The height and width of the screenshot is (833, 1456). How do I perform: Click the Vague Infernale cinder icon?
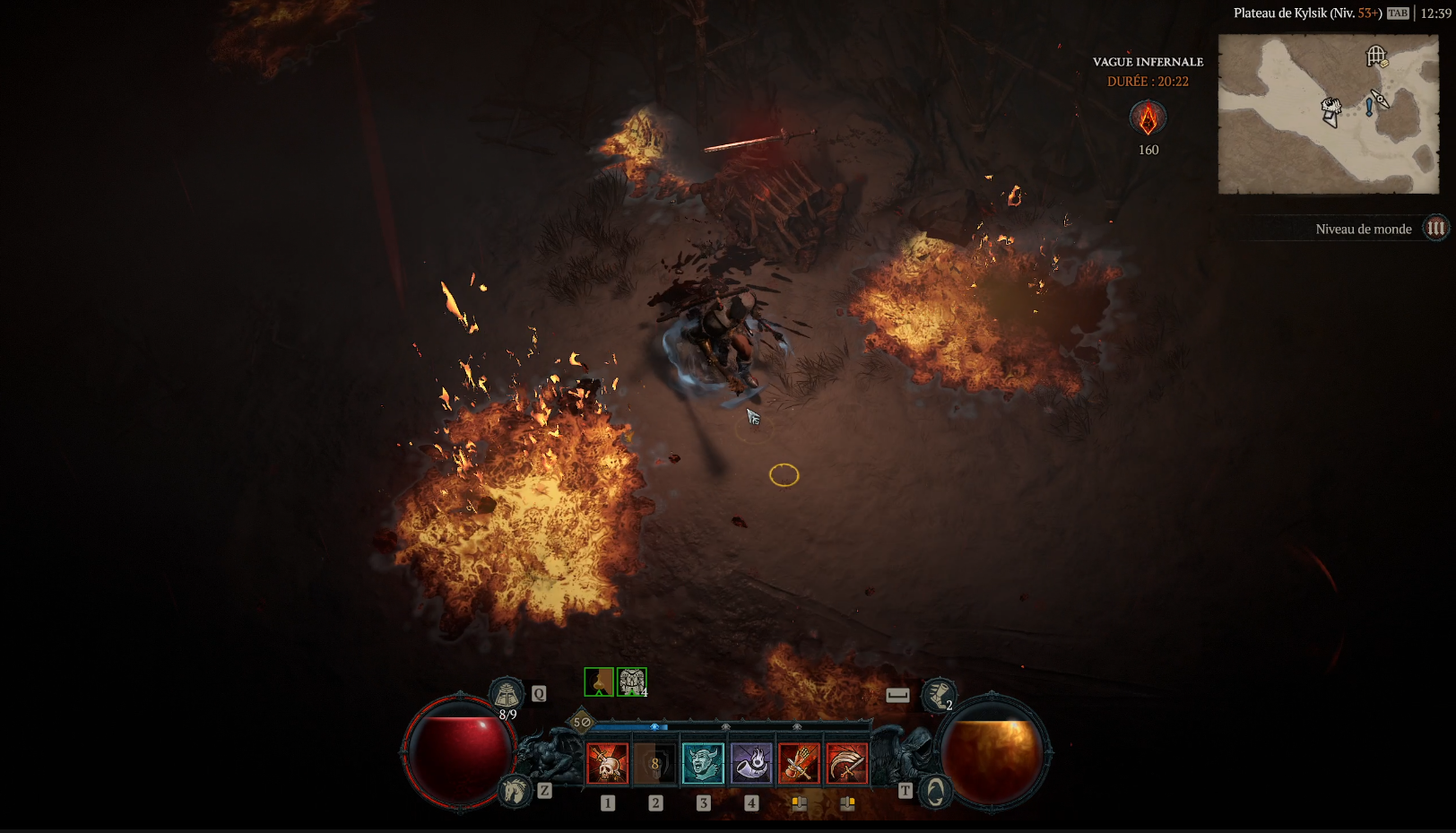[1148, 118]
